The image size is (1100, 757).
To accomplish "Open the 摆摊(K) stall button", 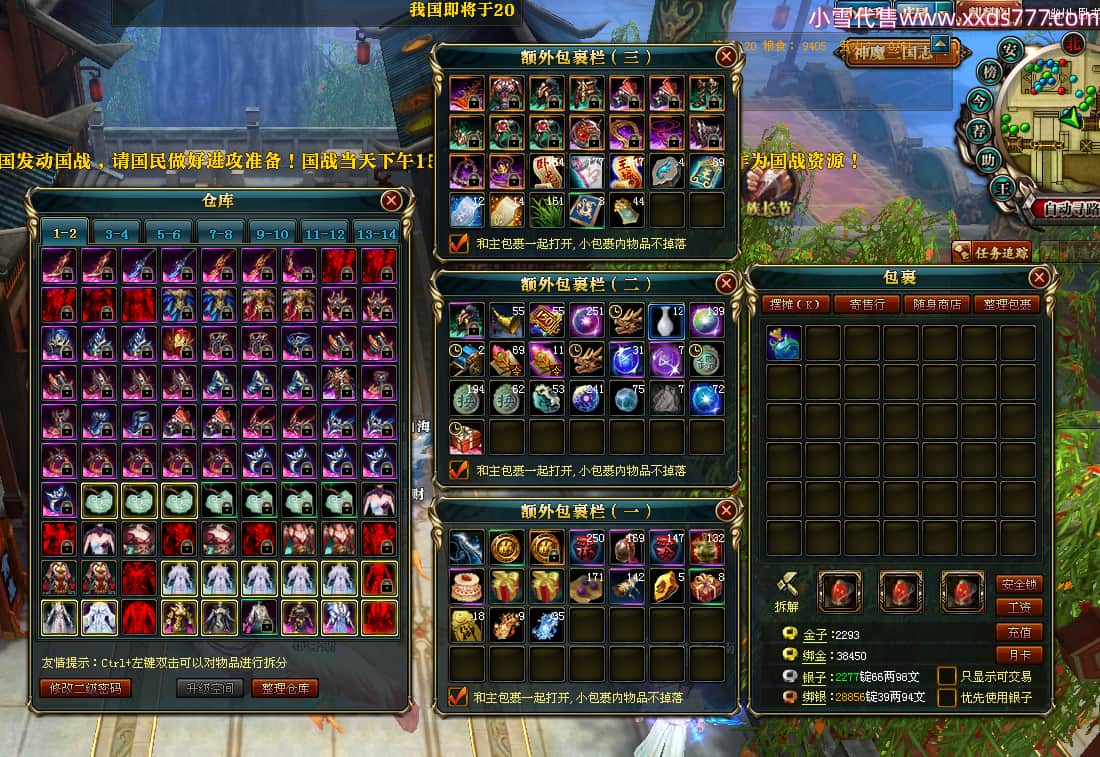I will click(x=796, y=304).
